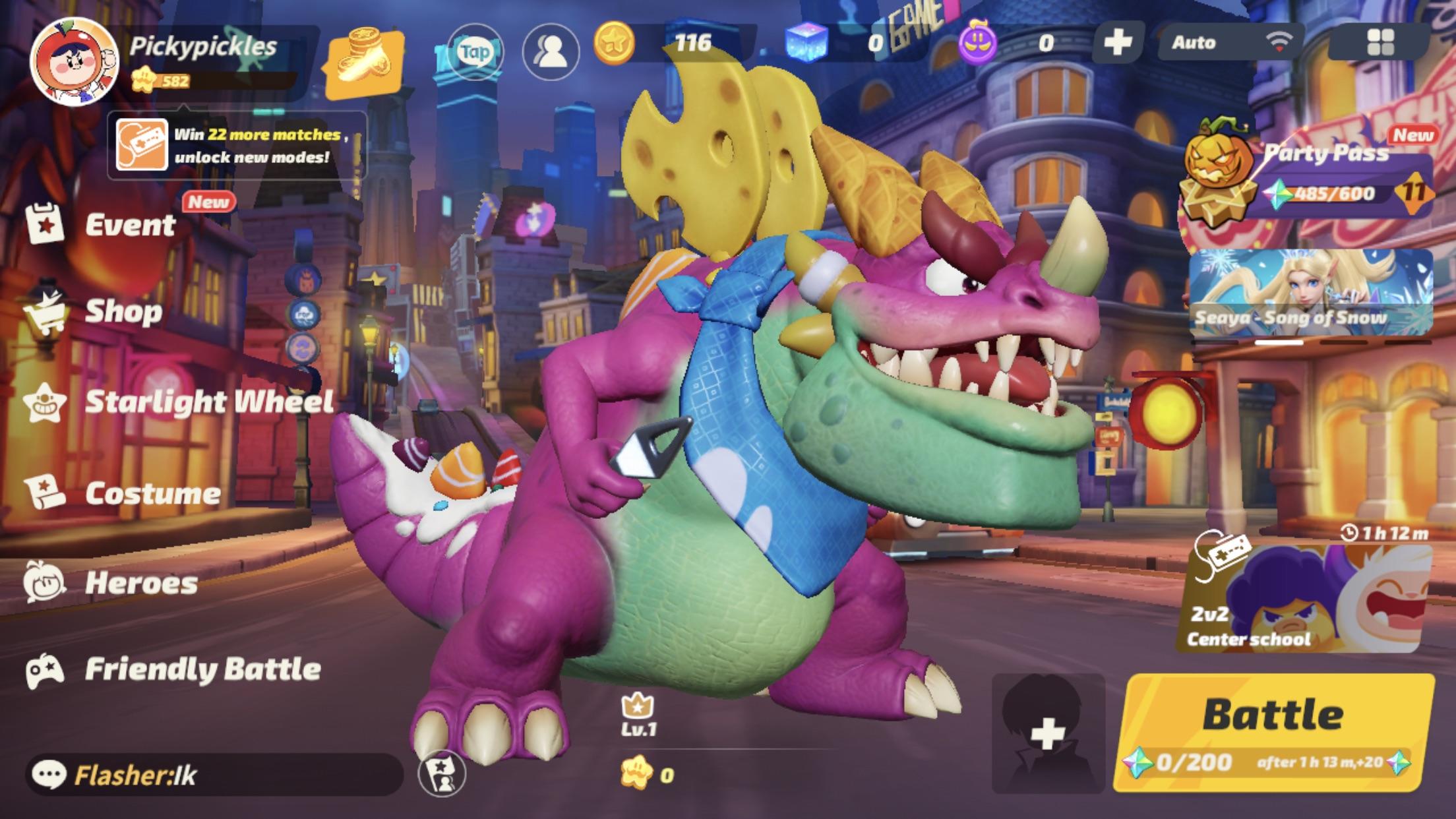Open the flag icon beside chat
The height and width of the screenshot is (819, 1456).
[442, 773]
